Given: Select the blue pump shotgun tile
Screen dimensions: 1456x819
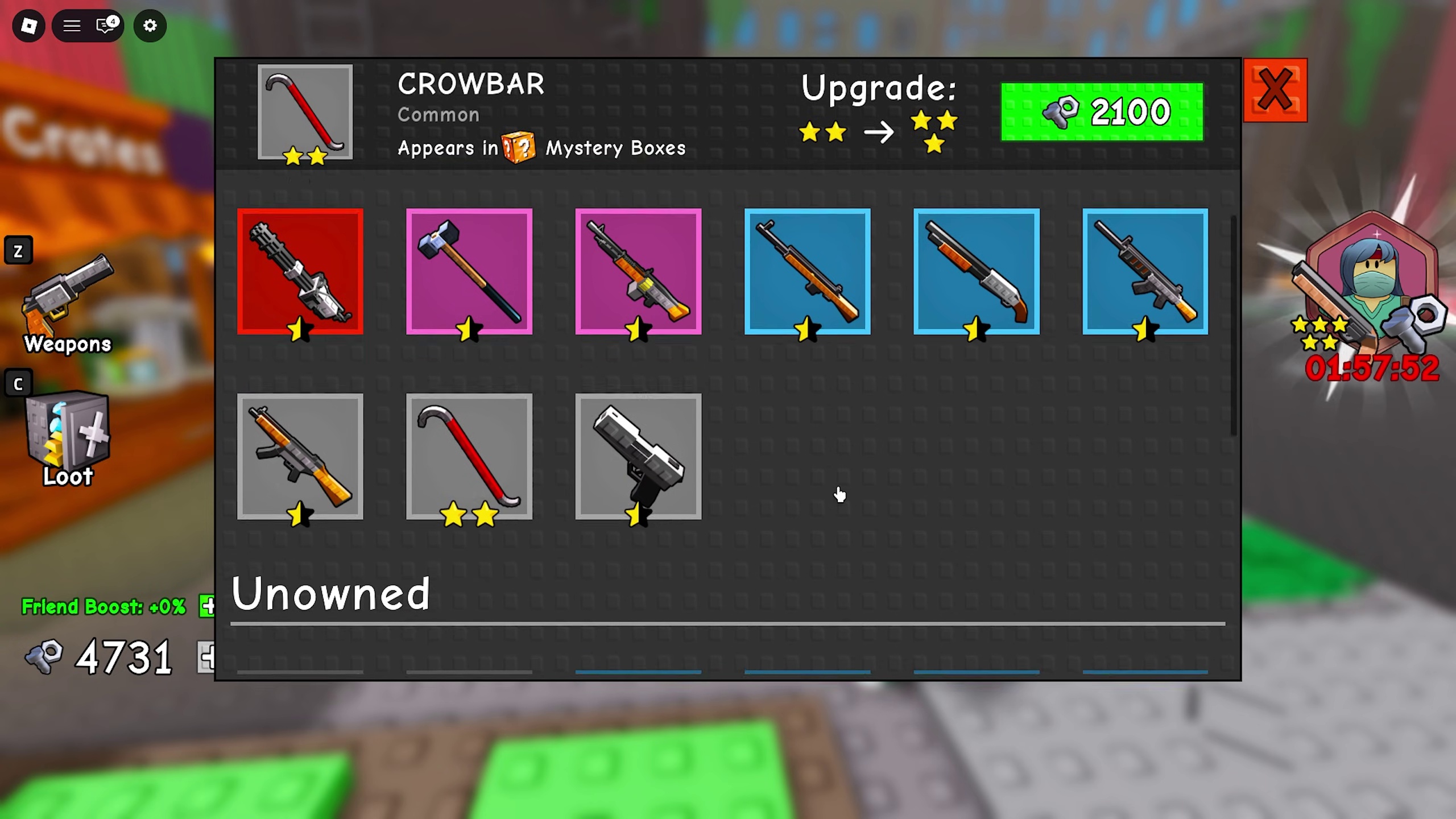Looking at the screenshot, I should coord(976,271).
